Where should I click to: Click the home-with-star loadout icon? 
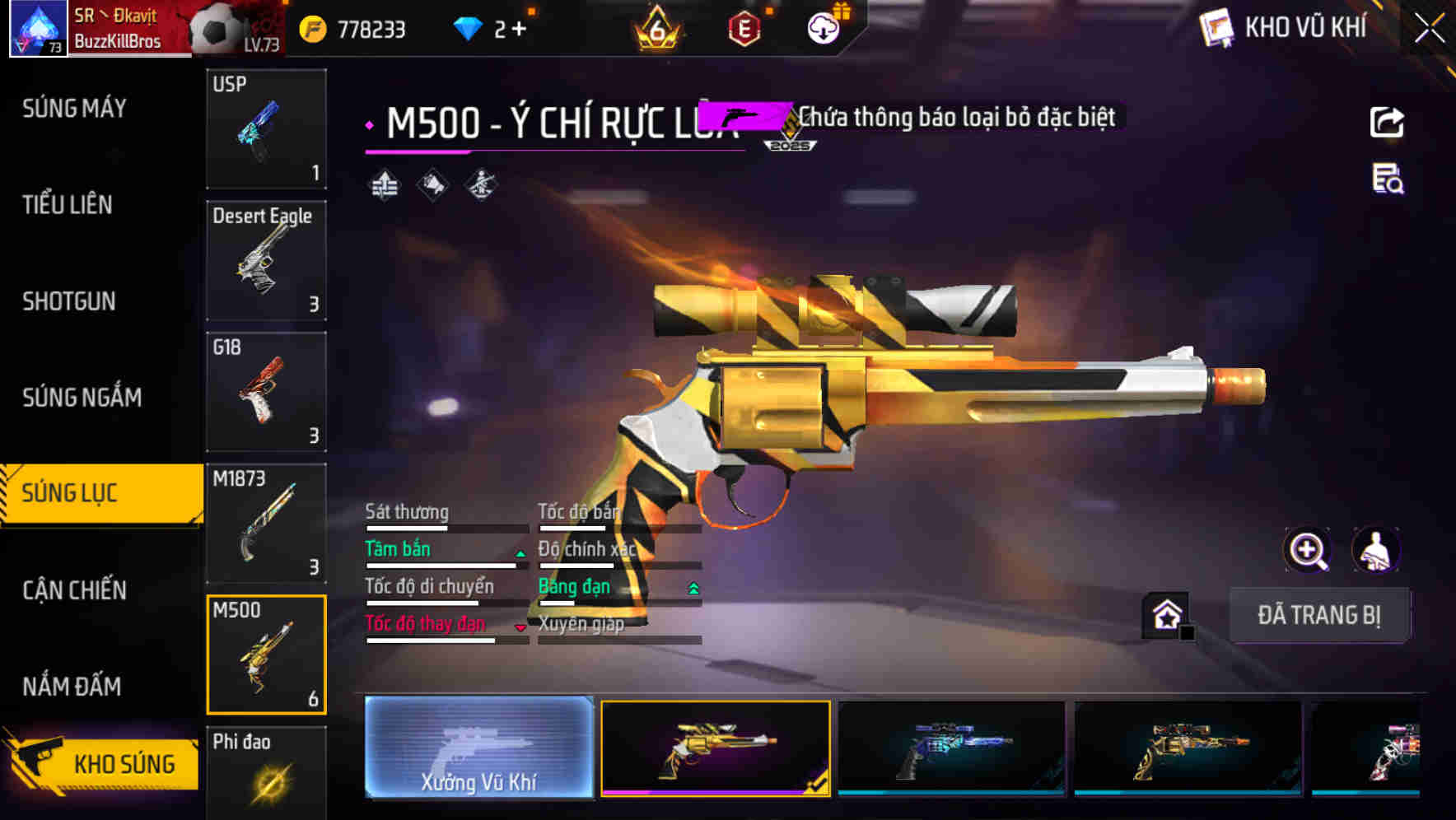pos(1166,614)
